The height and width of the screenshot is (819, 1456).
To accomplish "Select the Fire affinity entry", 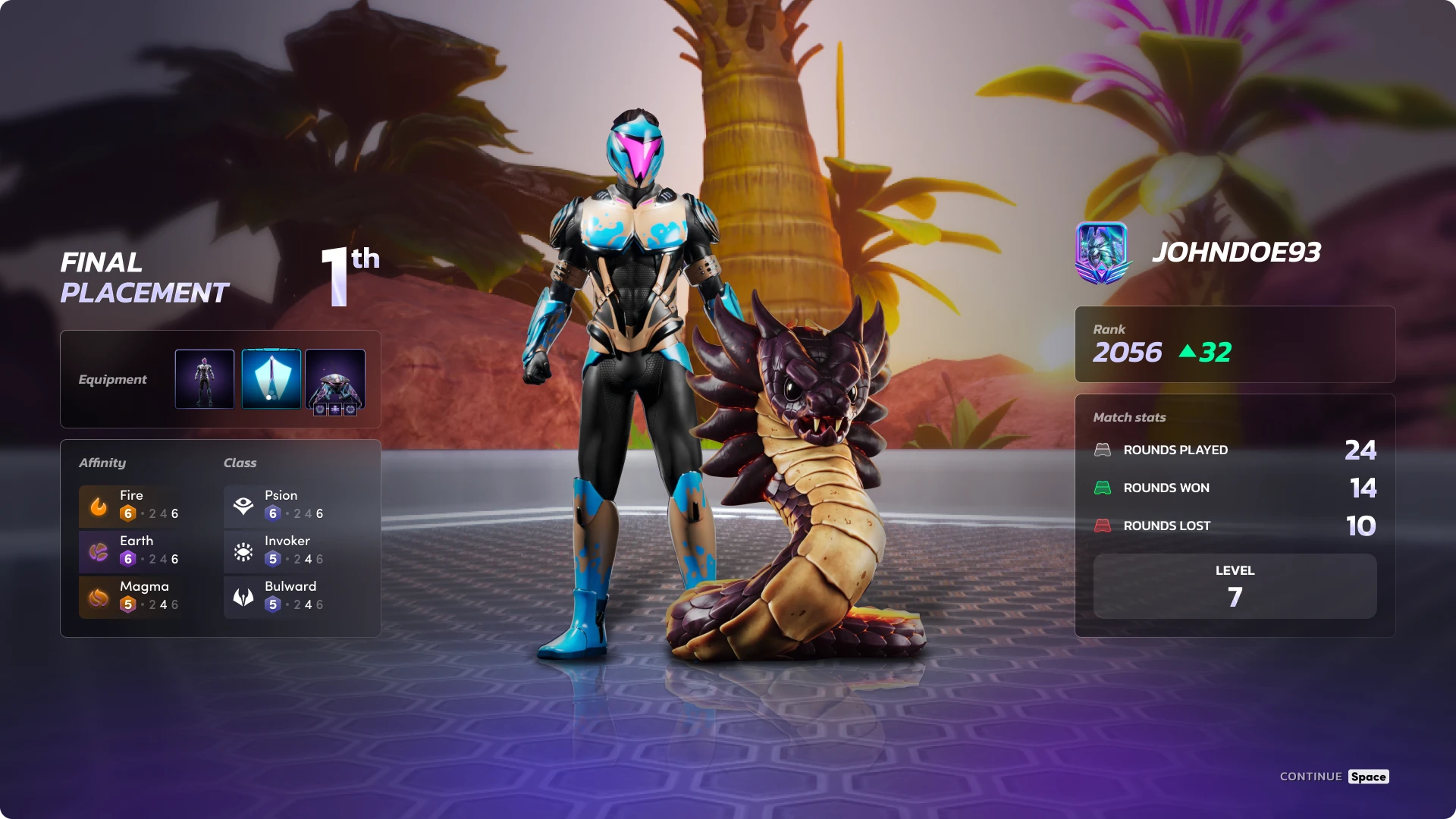I will click(x=130, y=506).
